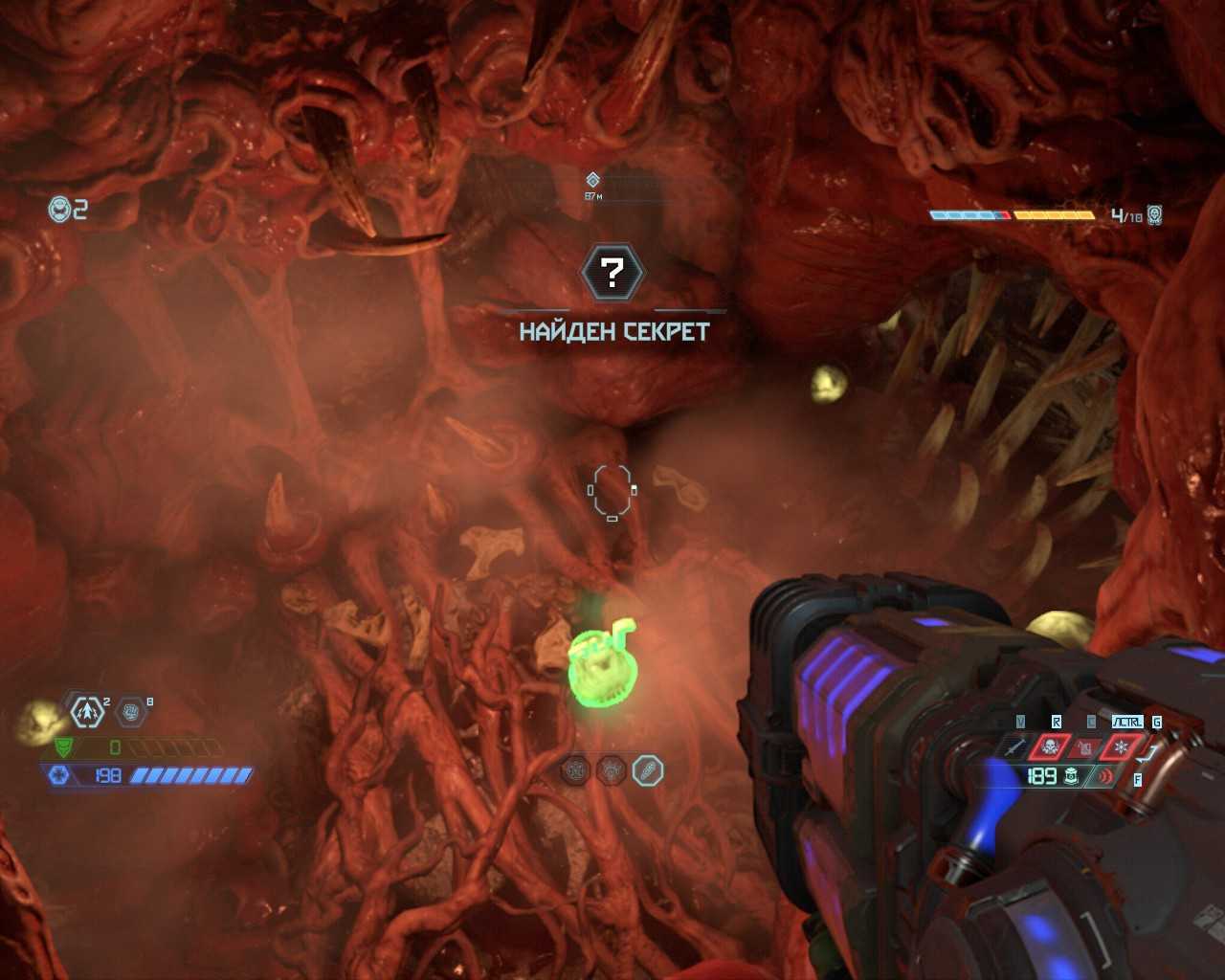Click the secret found question mark icon

[612, 273]
